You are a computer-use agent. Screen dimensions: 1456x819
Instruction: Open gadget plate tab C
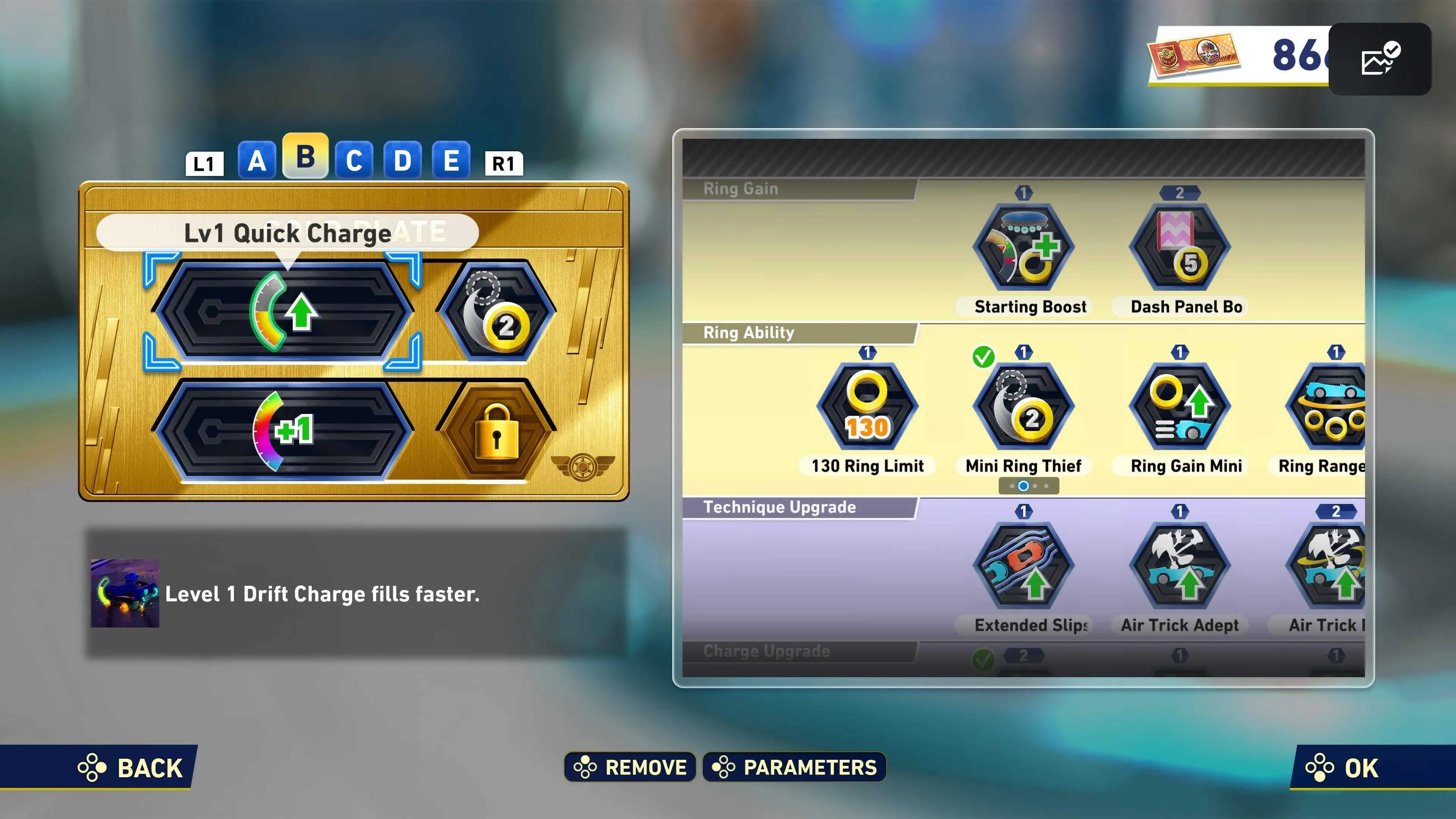354,161
